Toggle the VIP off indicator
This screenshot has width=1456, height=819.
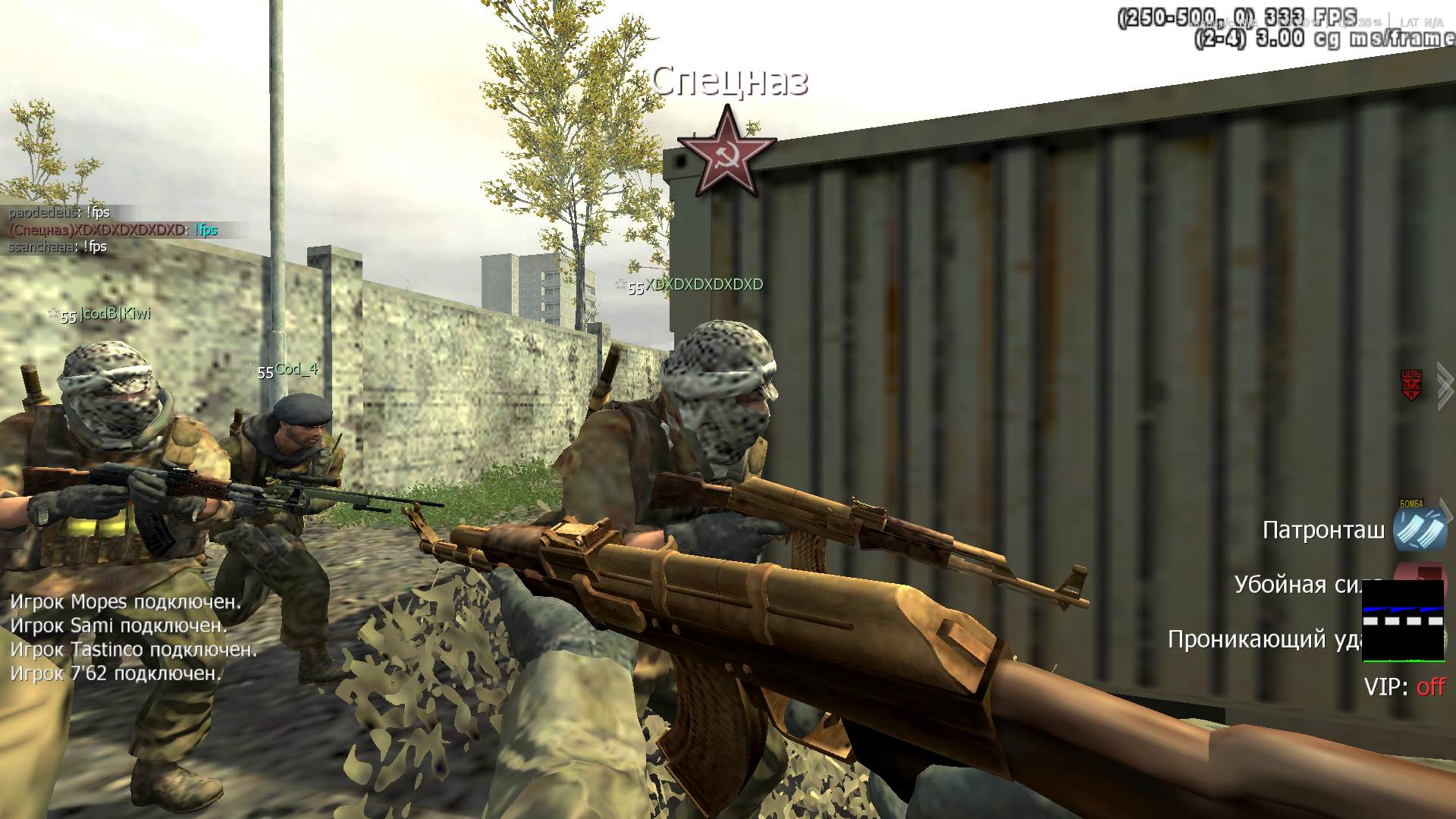point(1404,687)
